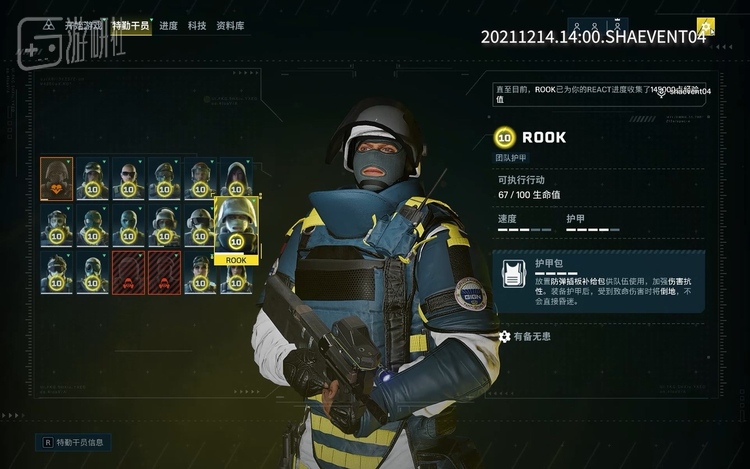Open the 开始游戏 menu tab
750x469 pixels.
(x=84, y=27)
